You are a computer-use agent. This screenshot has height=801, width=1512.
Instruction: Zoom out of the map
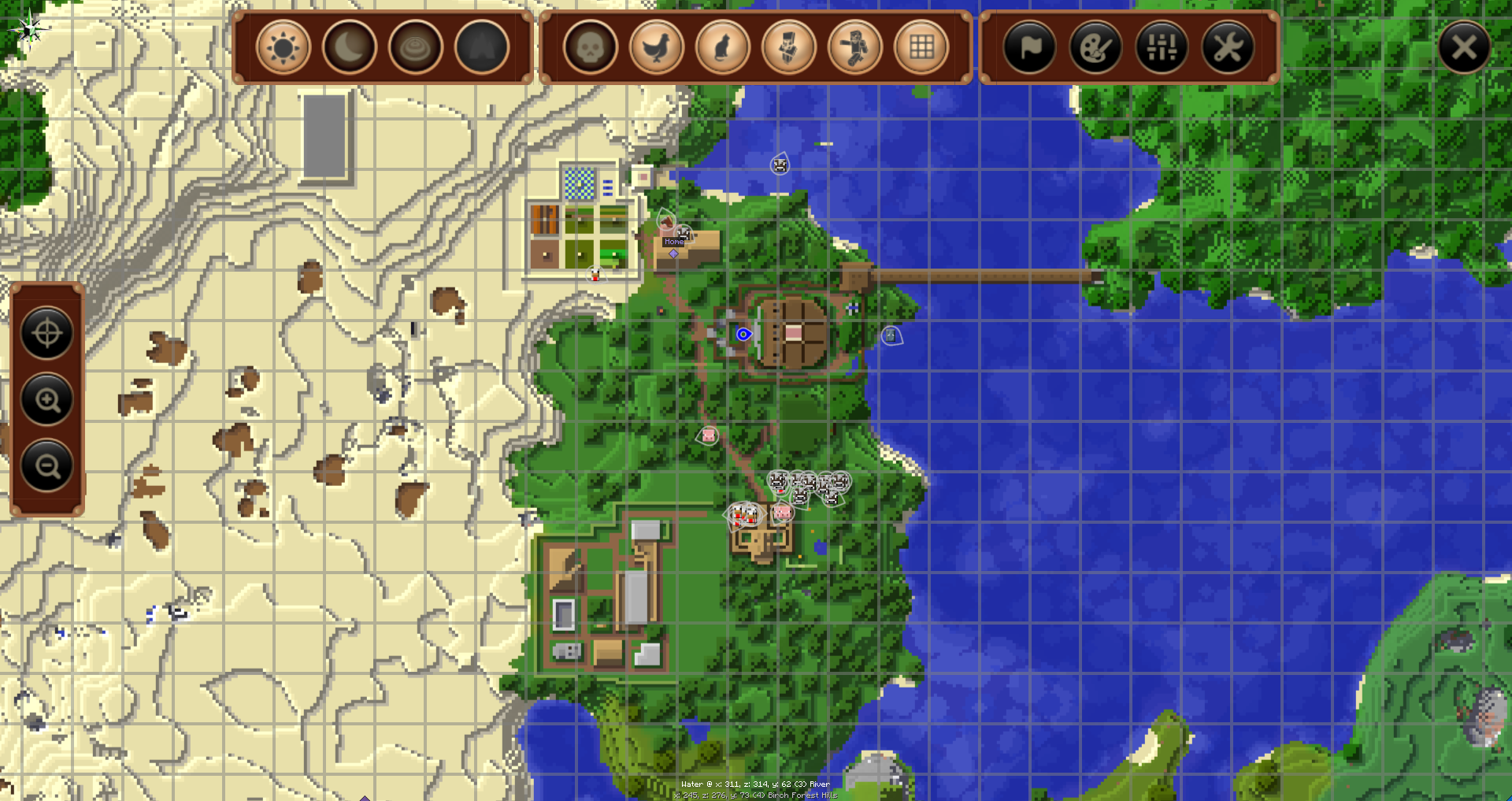47,466
